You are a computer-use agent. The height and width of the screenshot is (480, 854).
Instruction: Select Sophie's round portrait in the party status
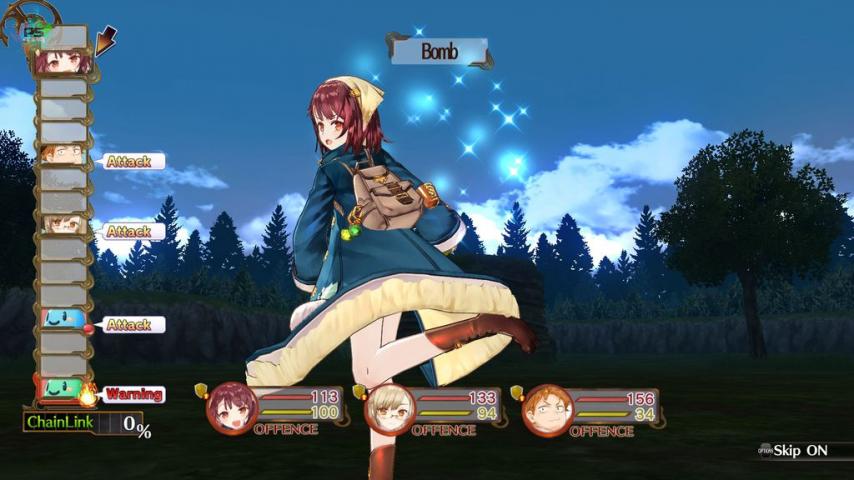pos(231,406)
